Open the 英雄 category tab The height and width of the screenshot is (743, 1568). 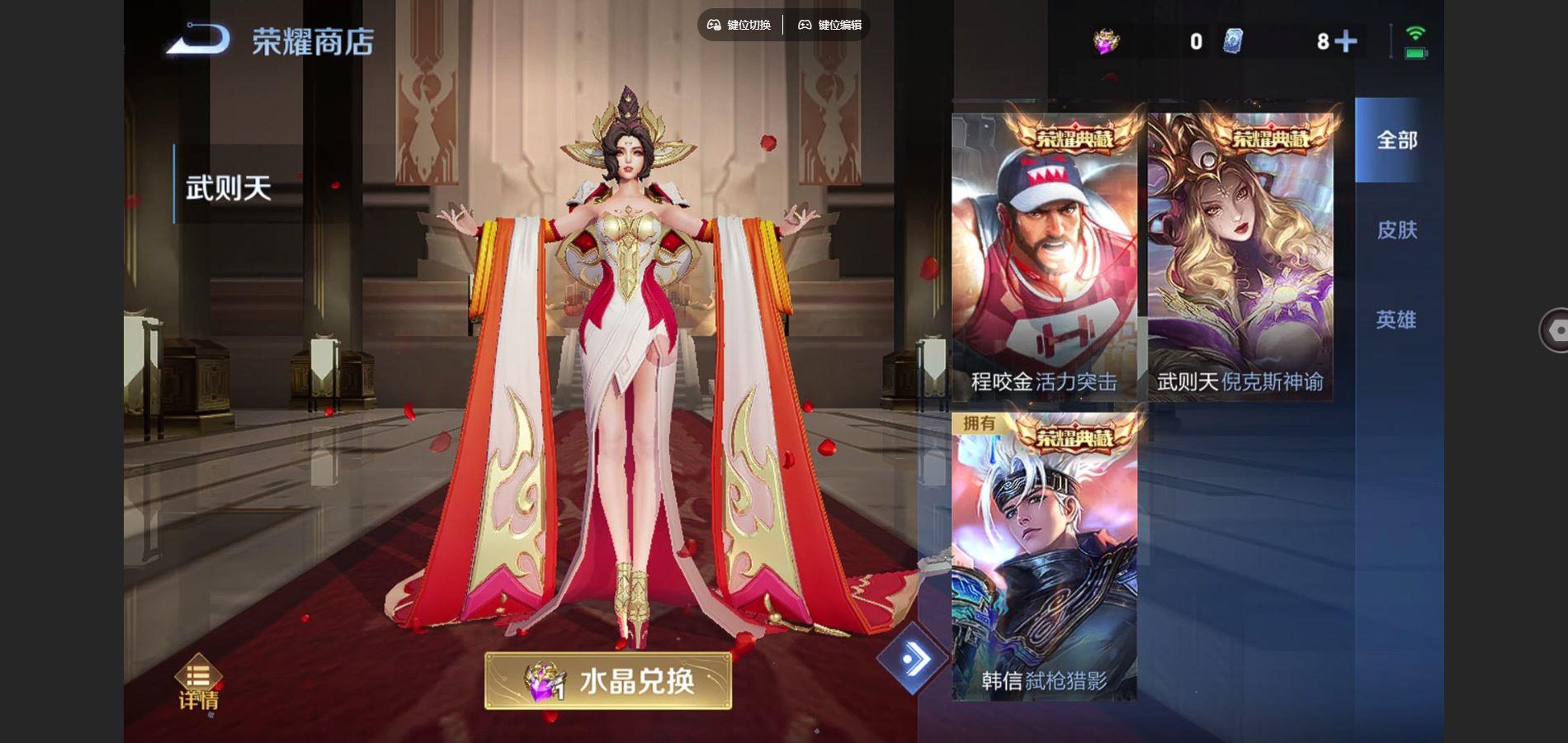[1396, 319]
